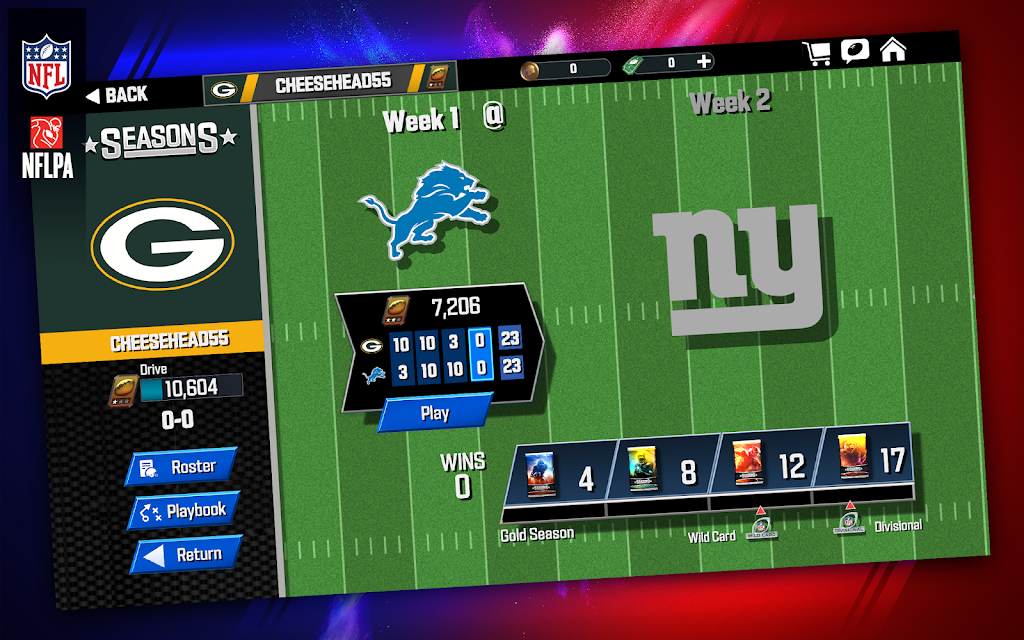
Task: Start the Week 1 game with Play
Action: (435, 412)
